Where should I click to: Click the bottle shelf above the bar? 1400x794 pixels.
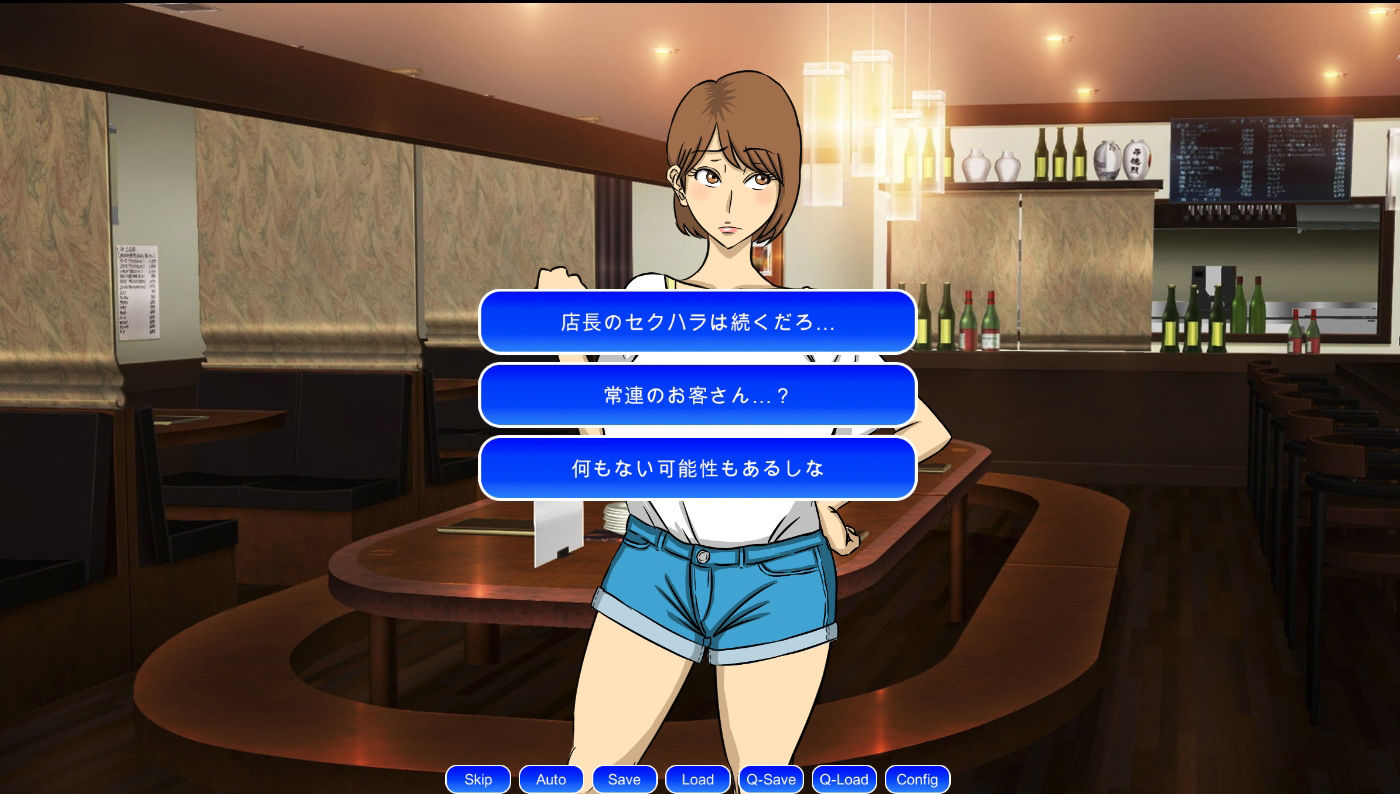(x=1060, y=155)
